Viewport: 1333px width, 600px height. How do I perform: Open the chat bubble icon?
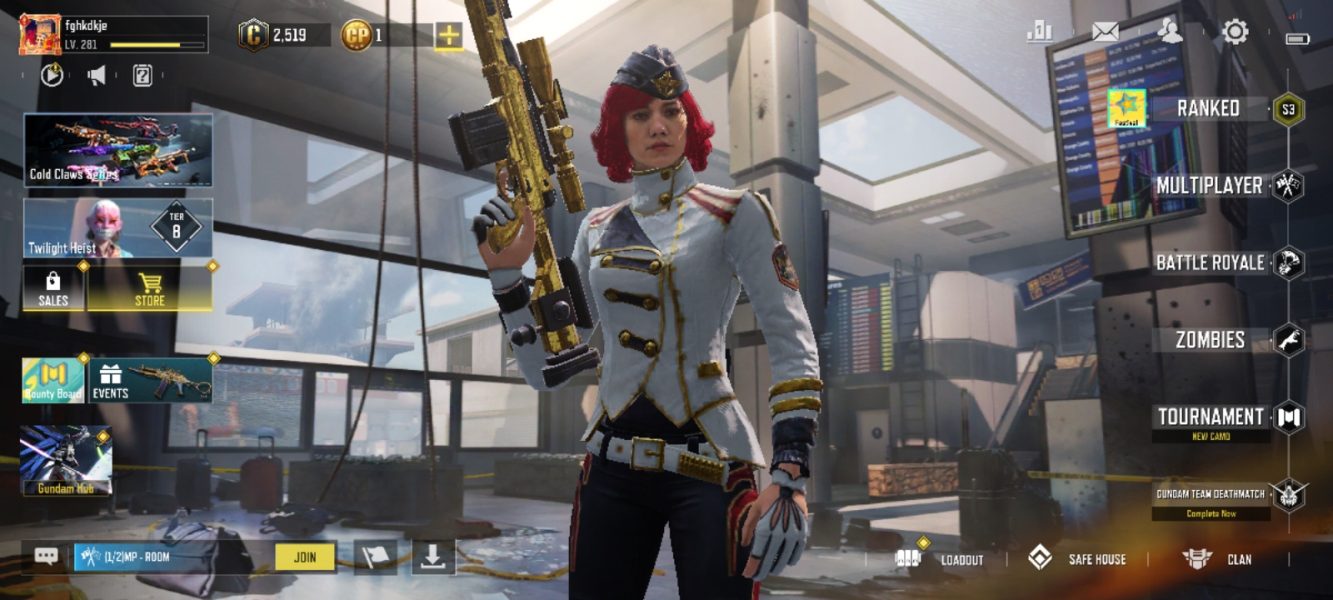pos(46,557)
